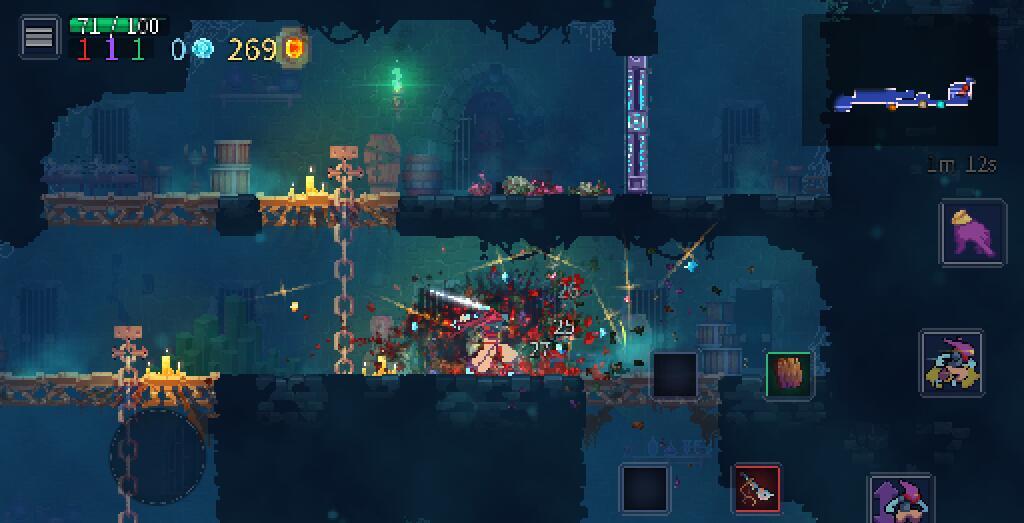Viewport: 1024px width, 523px height.
Task: Tap the purple icon with gold top
Action: coord(972,232)
